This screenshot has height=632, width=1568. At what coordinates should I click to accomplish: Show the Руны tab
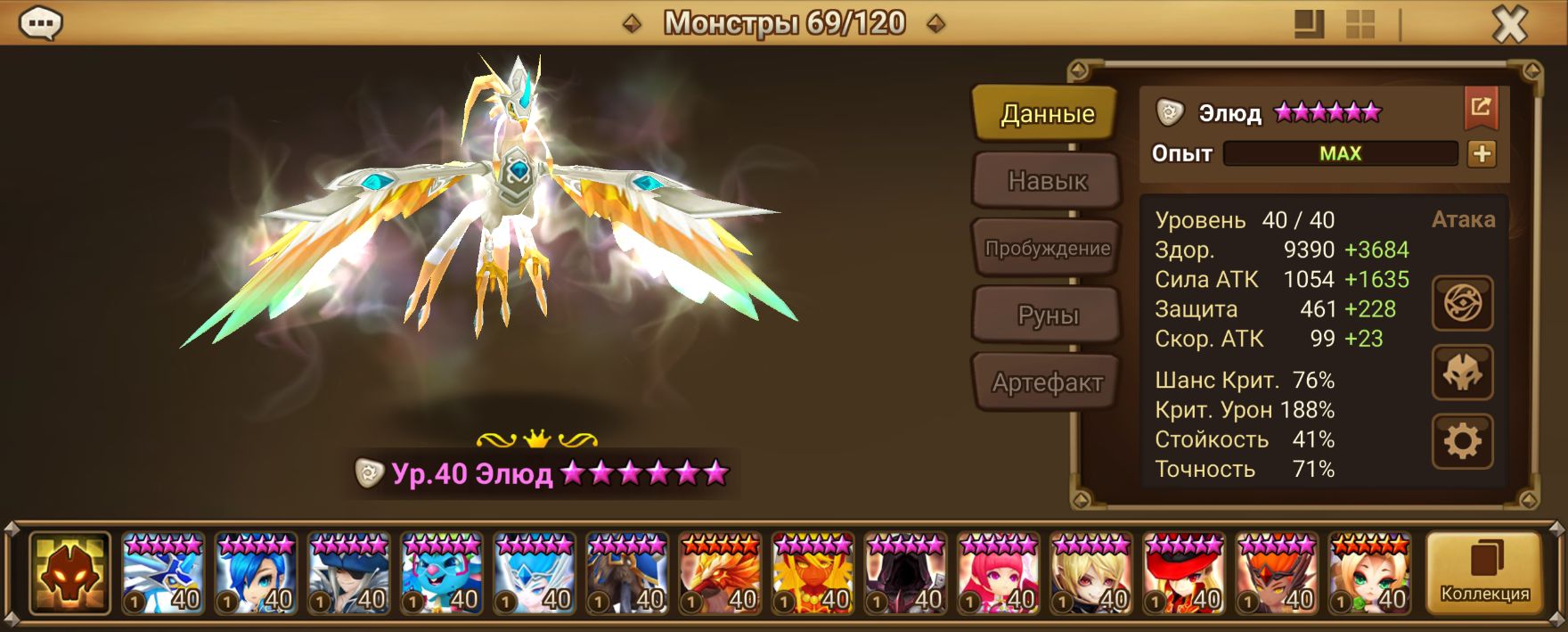1047,316
